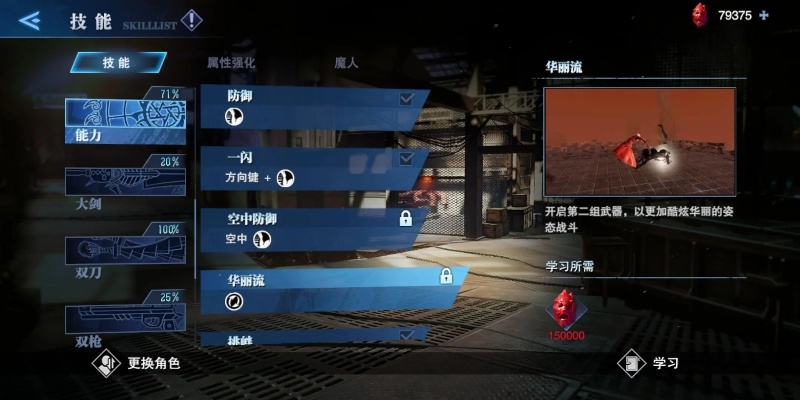Screen dimensions: 800x400
Task: Learn the selected skill with 学习
Action: [651, 363]
